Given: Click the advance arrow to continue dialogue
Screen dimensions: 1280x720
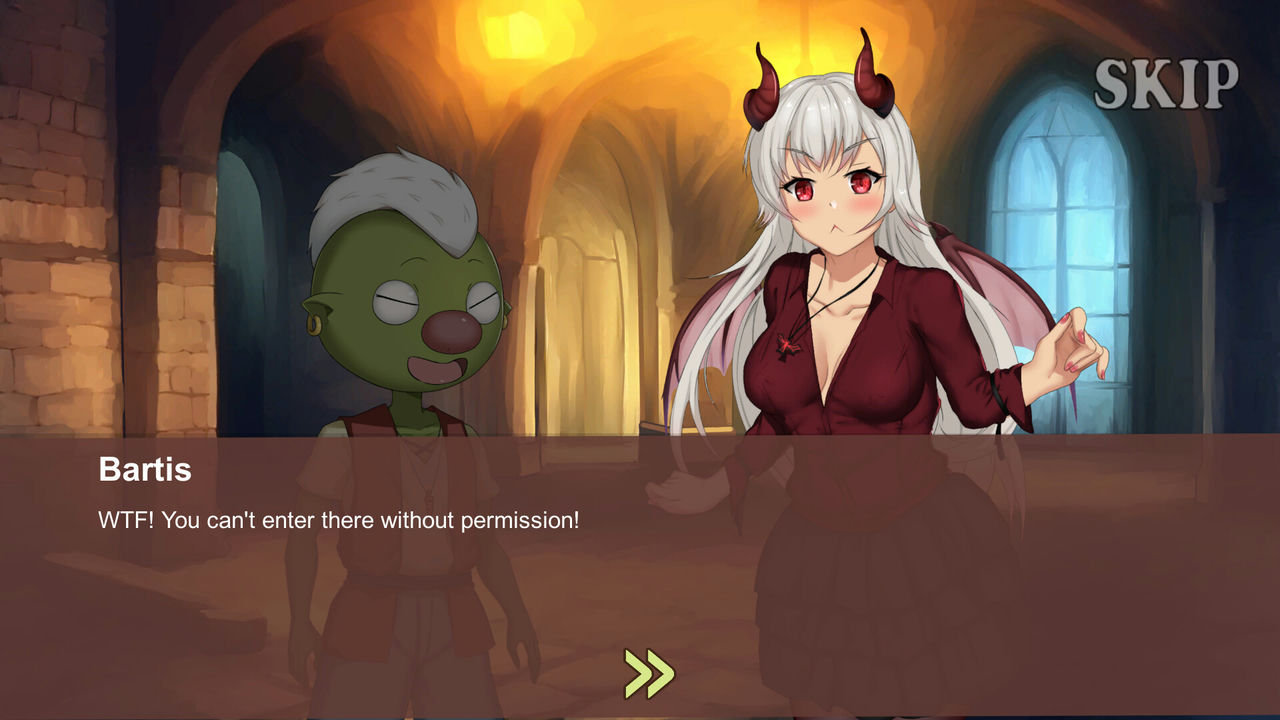Looking at the screenshot, I should coord(650,672).
